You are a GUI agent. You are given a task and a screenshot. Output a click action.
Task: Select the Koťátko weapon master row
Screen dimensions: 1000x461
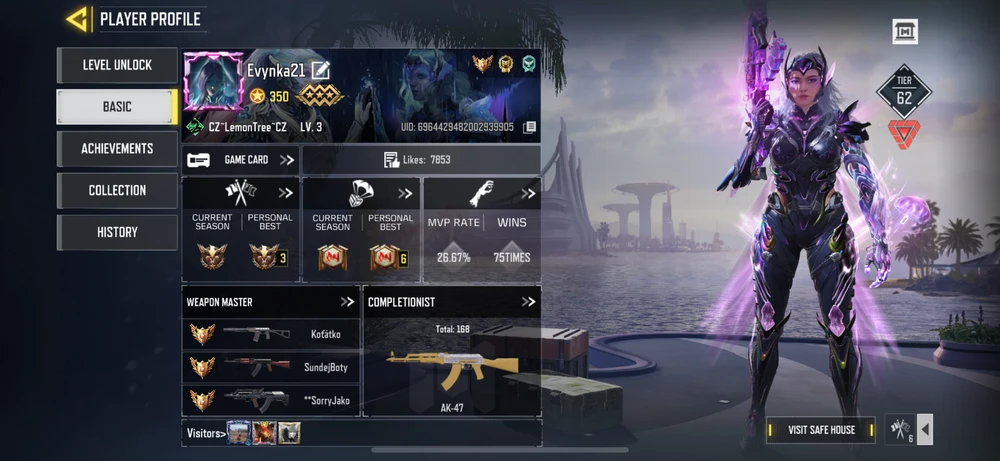click(x=270, y=335)
